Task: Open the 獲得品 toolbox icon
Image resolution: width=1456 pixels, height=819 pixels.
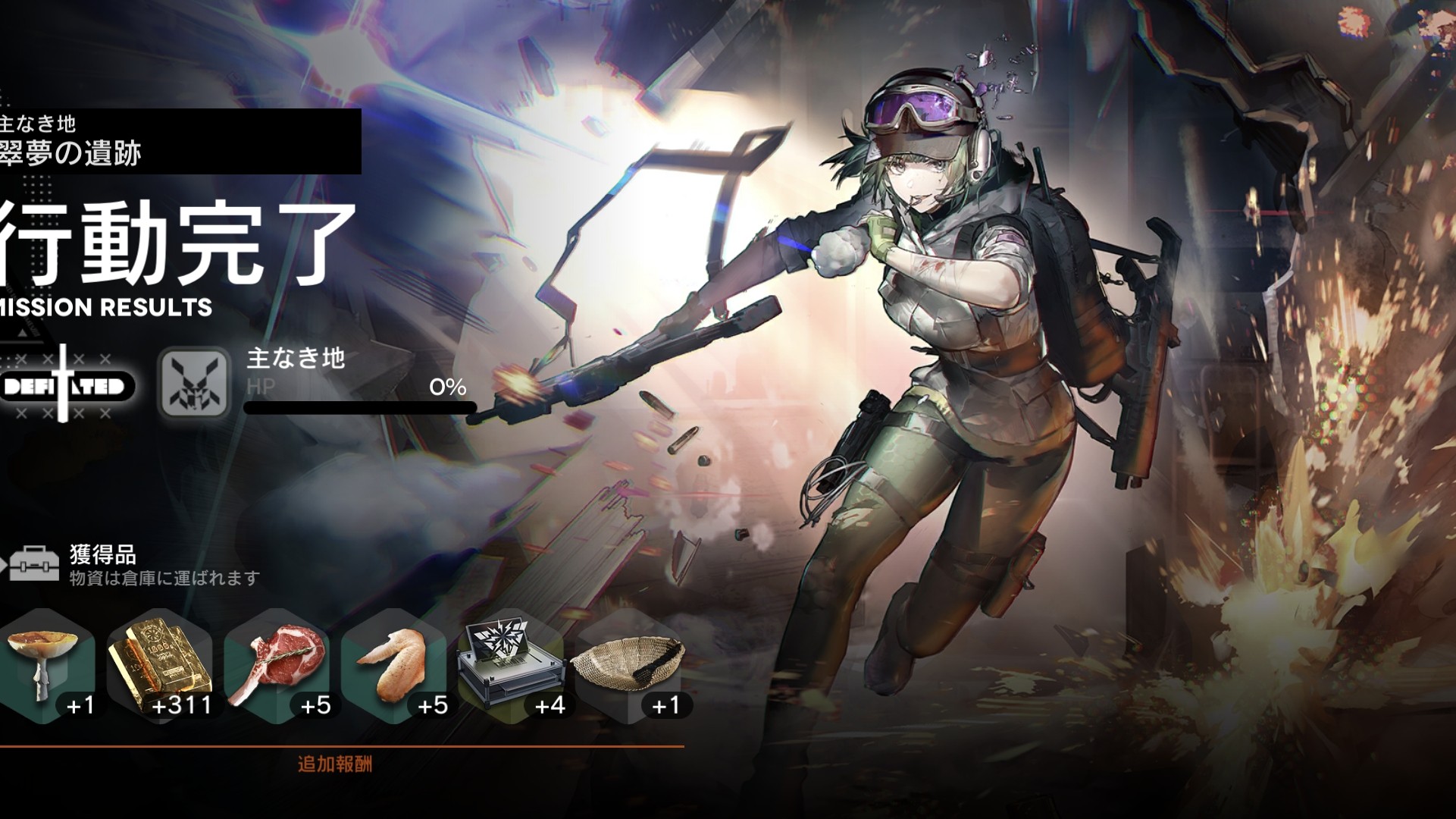Action: (x=33, y=563)
